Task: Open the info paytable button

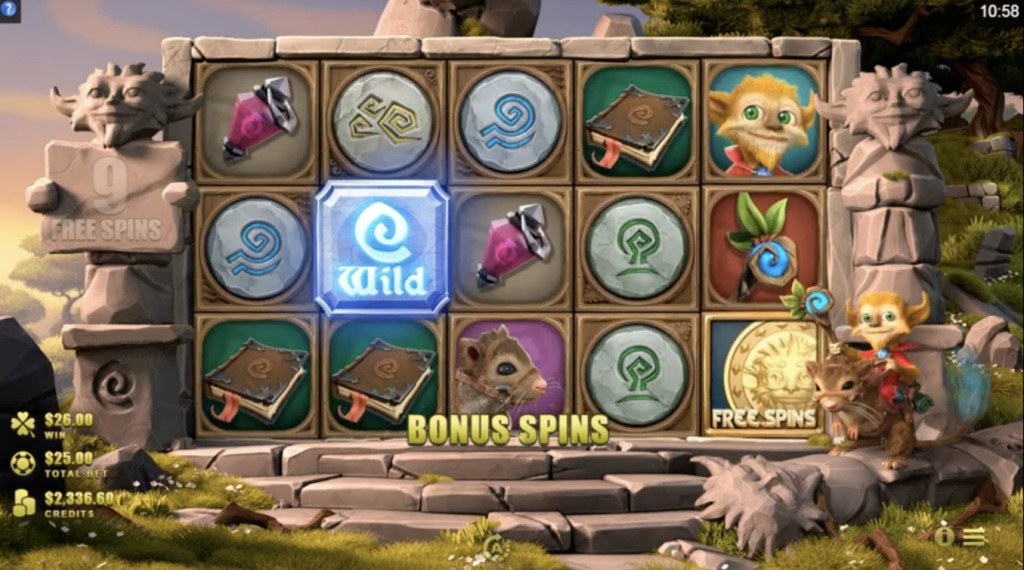Action: pyautogui.click(x=943, y=536)
